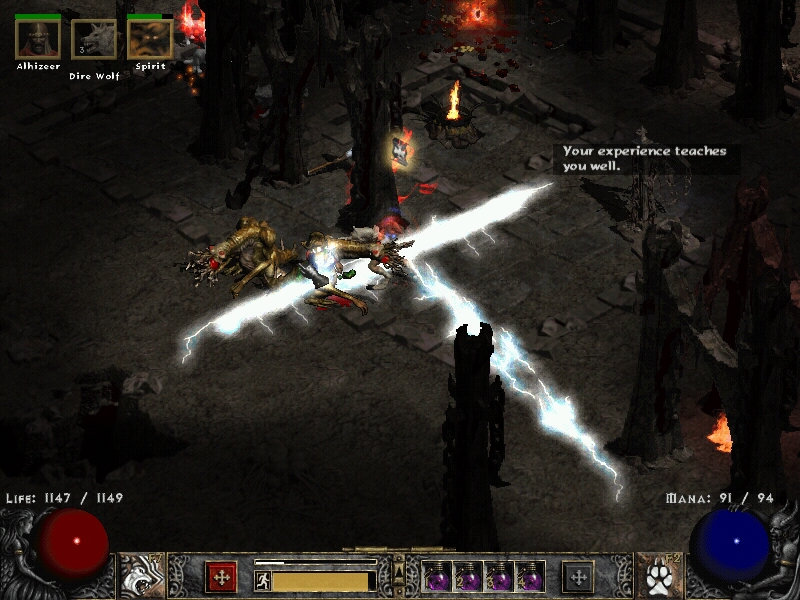Open the right skill paw print icon
800x600 pixels.
tap(658, 575)
